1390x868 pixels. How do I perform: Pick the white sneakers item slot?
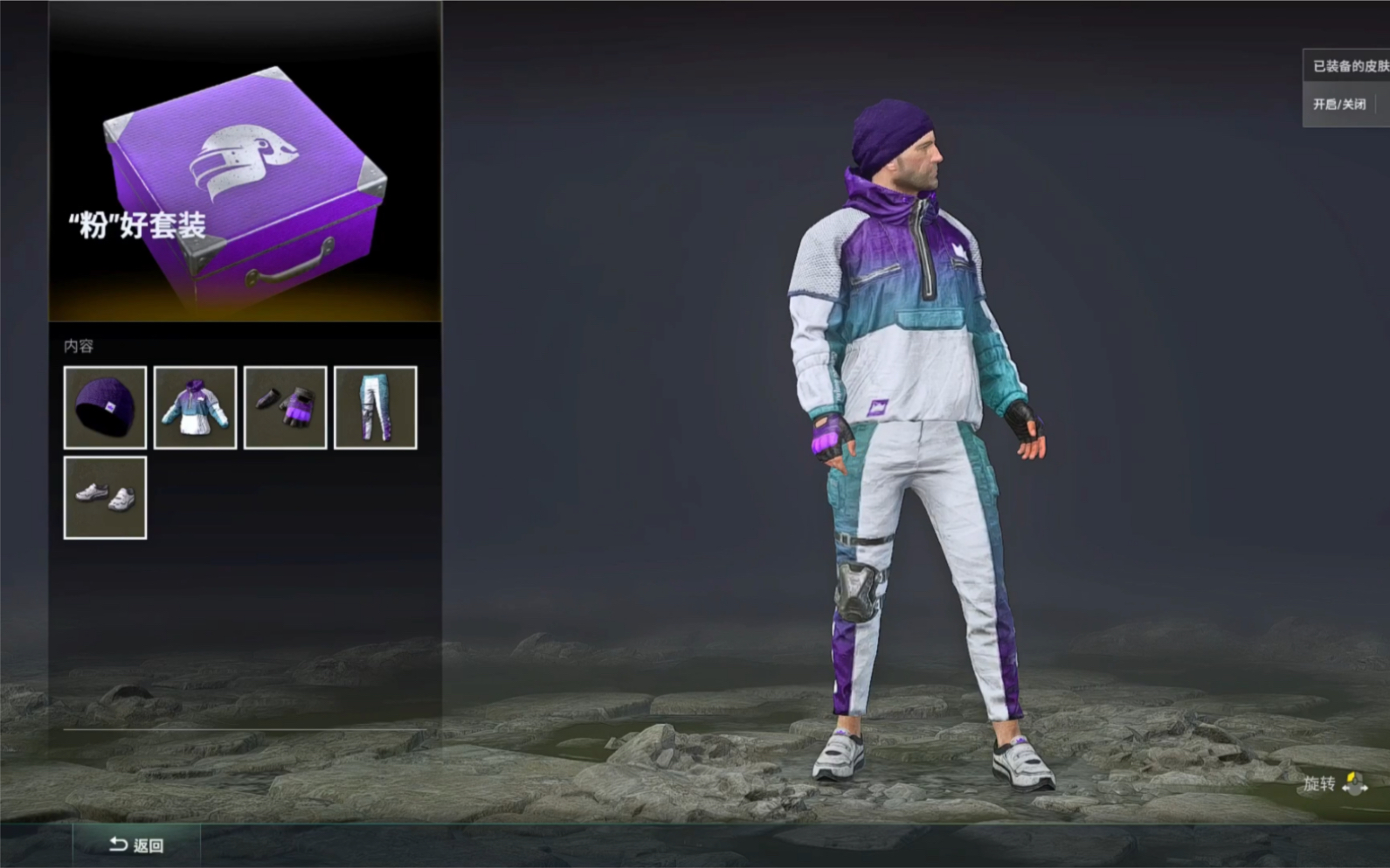105,498
